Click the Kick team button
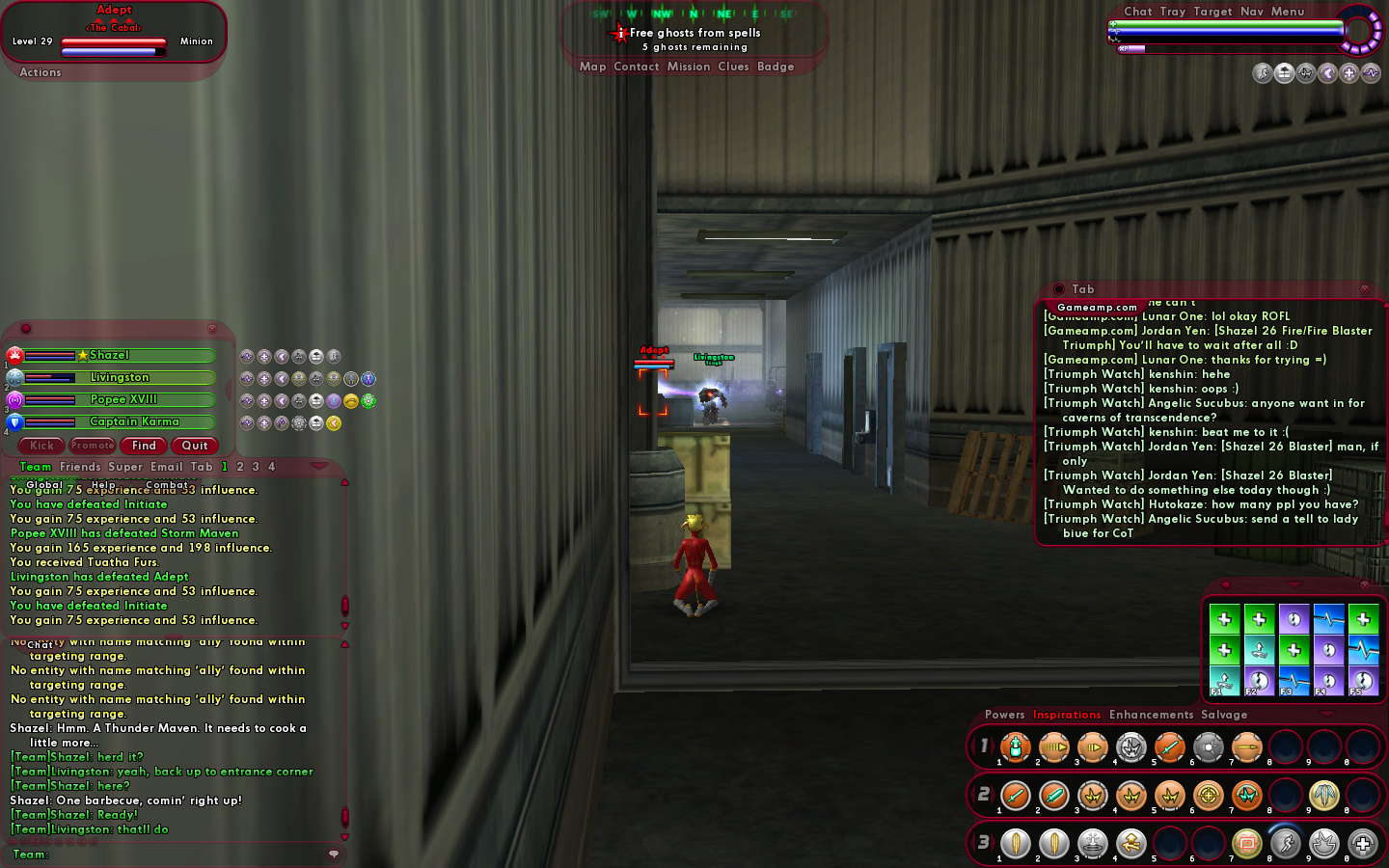 coord(41,446)
